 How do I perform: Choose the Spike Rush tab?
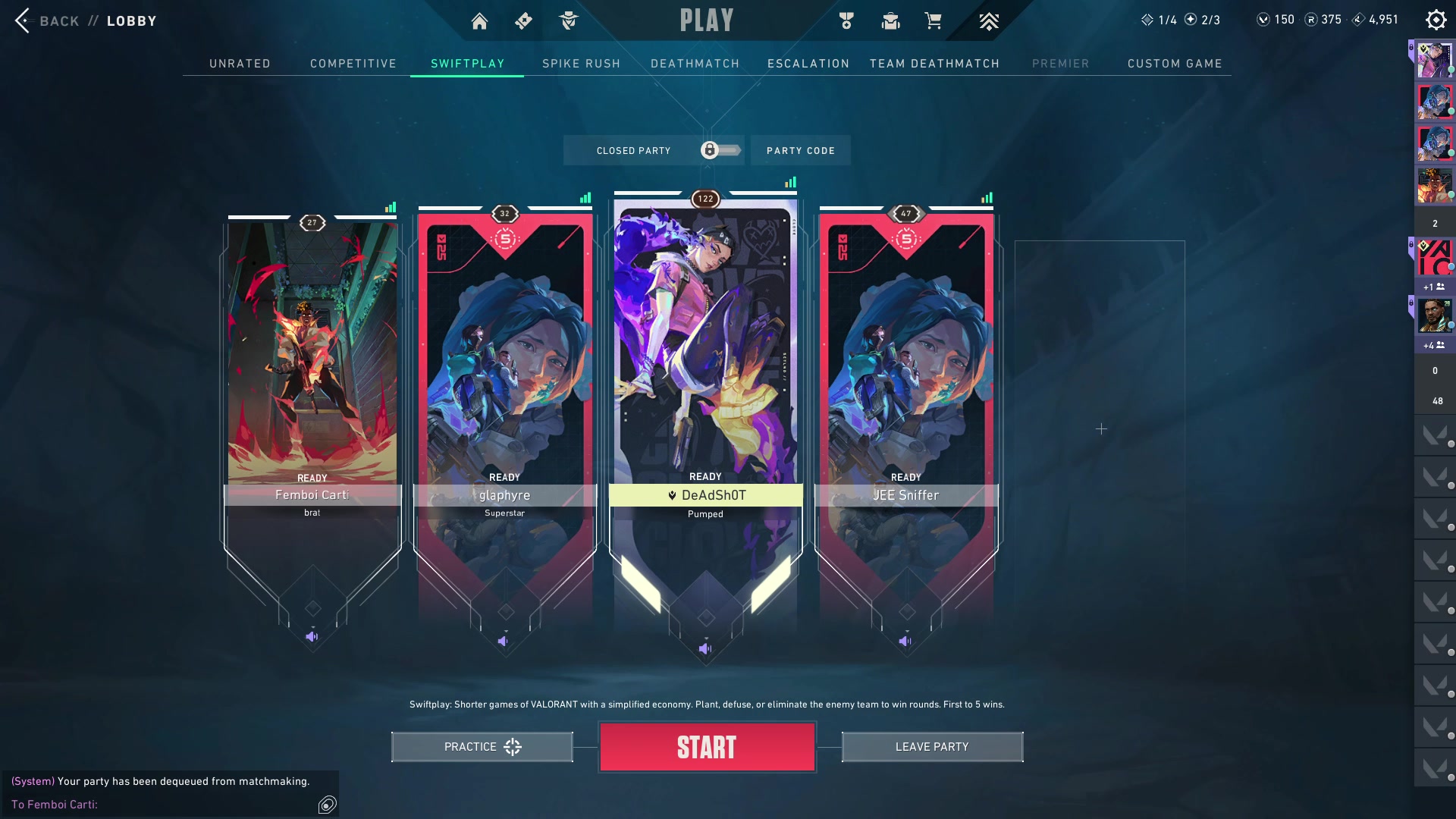click(581, 64)
